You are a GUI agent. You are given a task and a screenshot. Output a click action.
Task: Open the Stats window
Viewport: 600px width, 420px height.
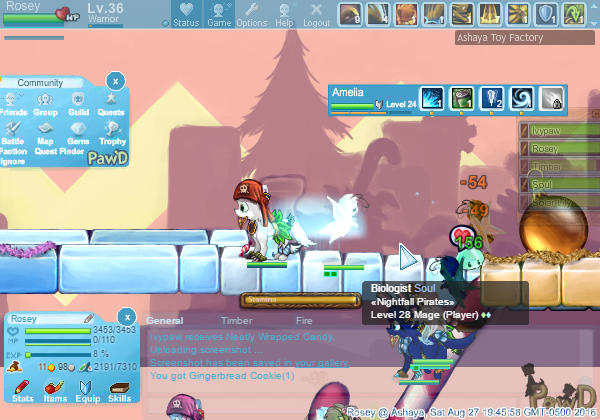[22, 391]
